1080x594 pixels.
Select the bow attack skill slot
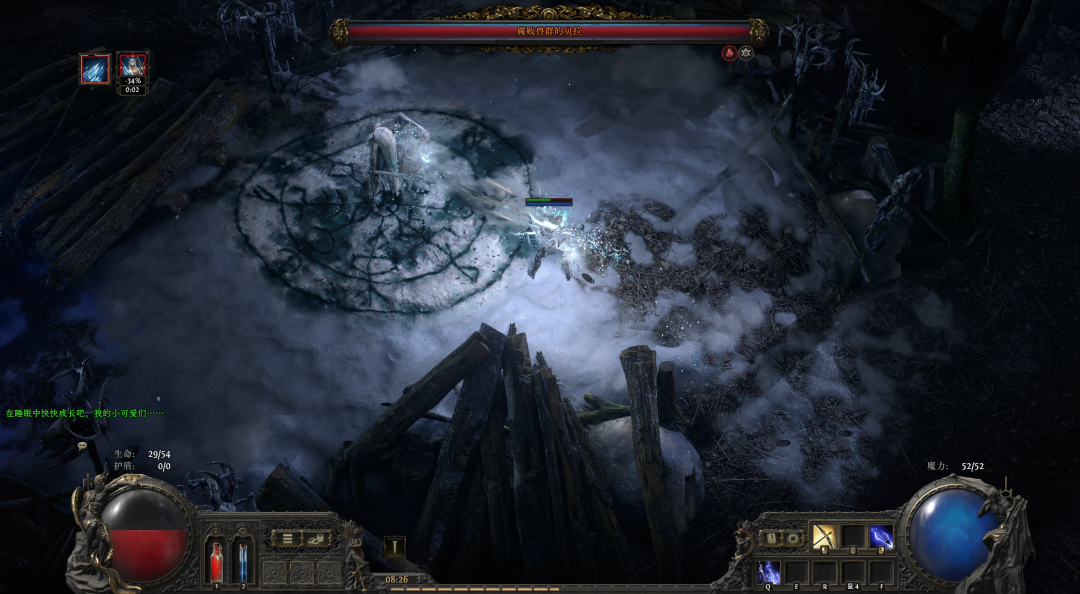[x=824, y=537]
